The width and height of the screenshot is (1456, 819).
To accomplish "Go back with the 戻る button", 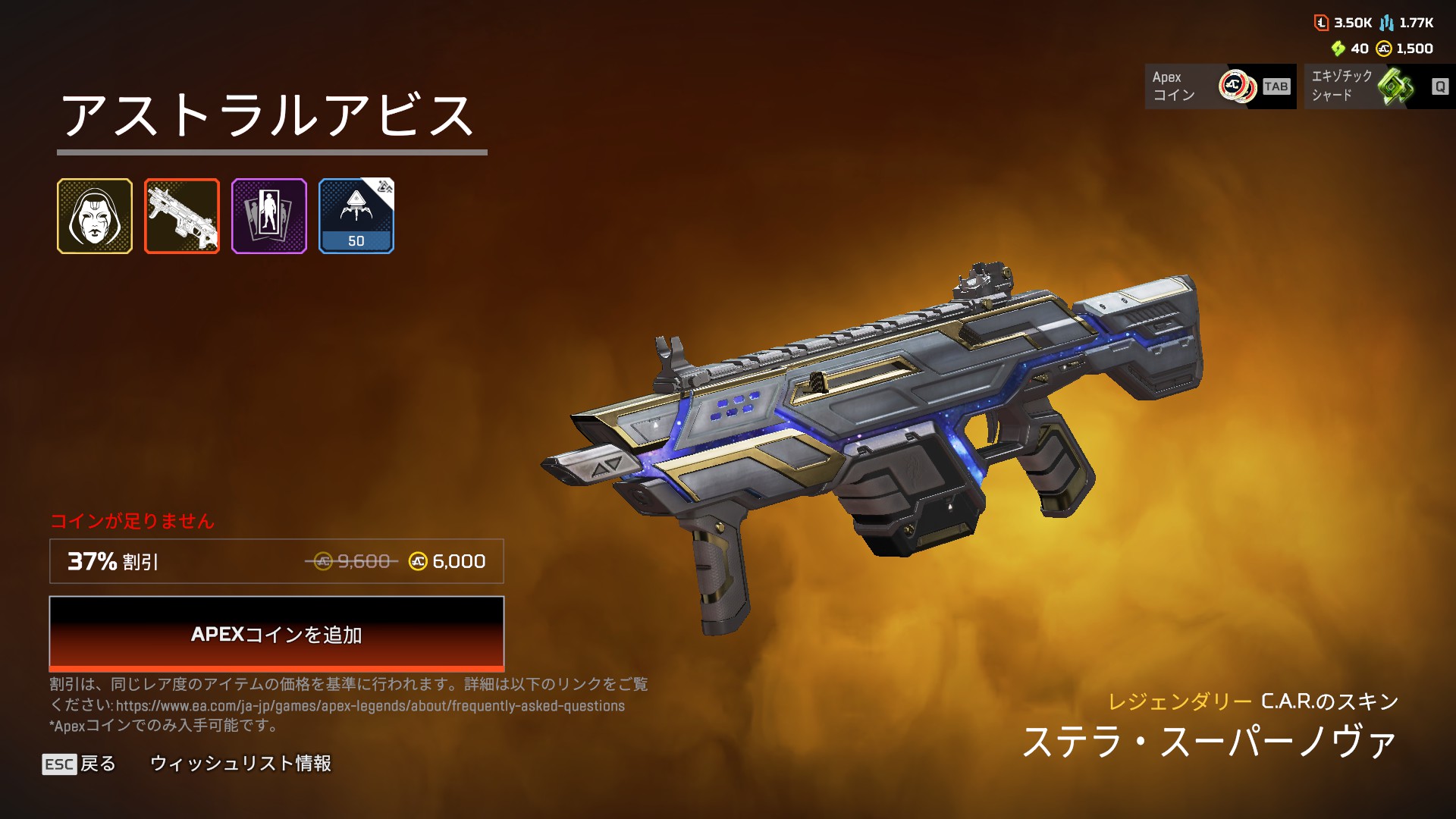I will 80,764.
